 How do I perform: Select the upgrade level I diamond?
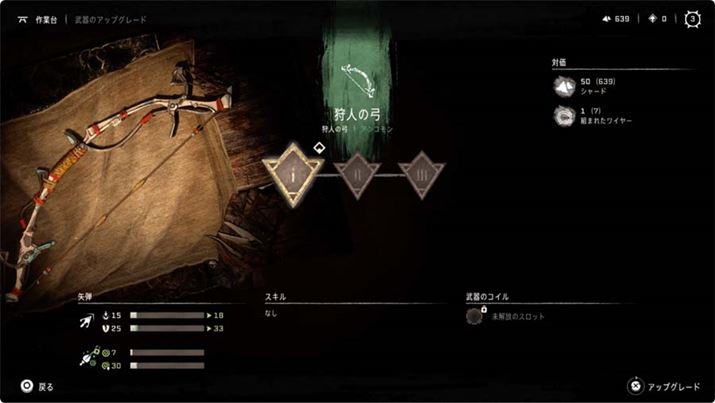pos(294,172)
